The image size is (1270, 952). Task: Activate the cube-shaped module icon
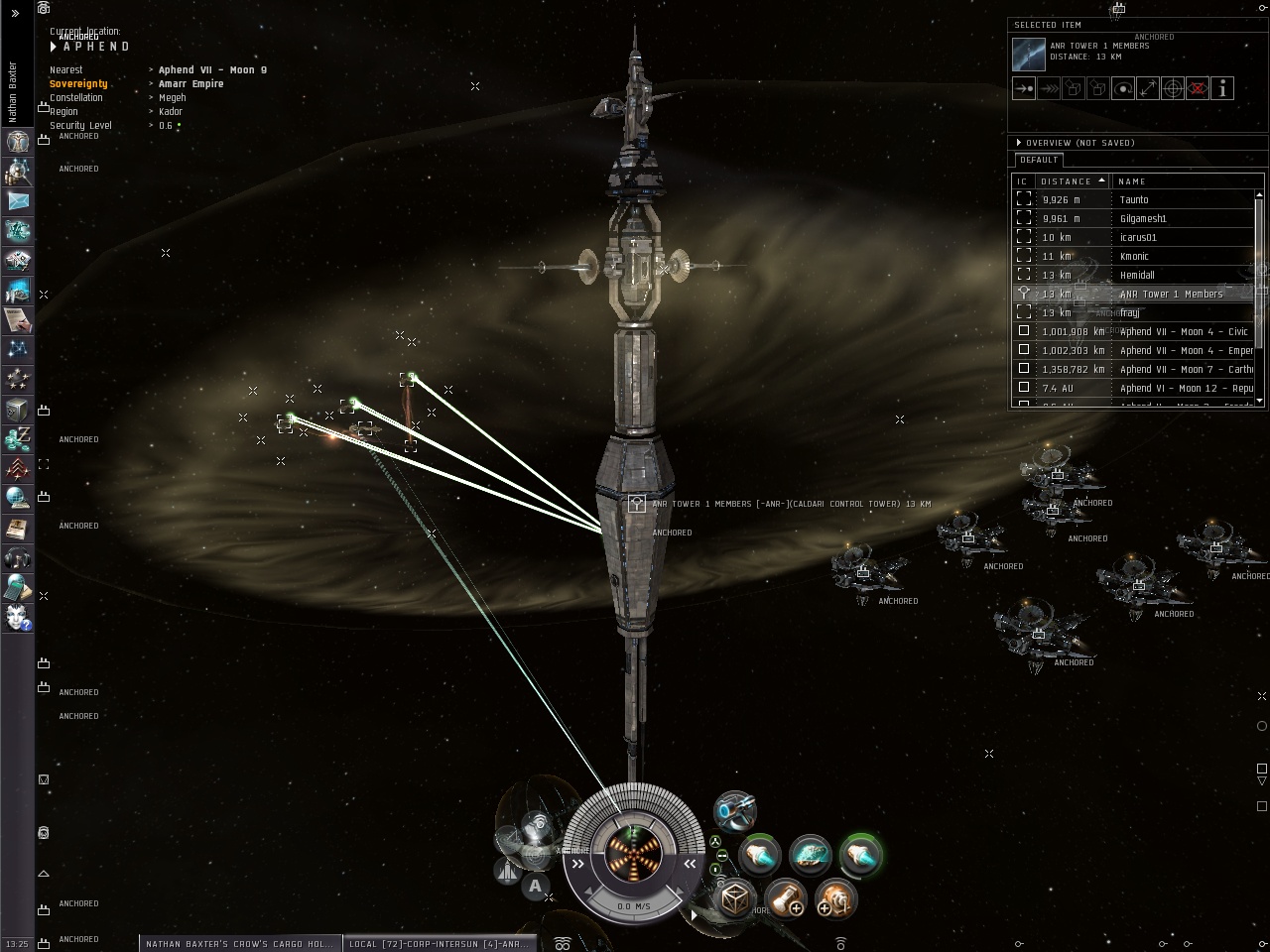pyautogui.click(x=735, y=898)
